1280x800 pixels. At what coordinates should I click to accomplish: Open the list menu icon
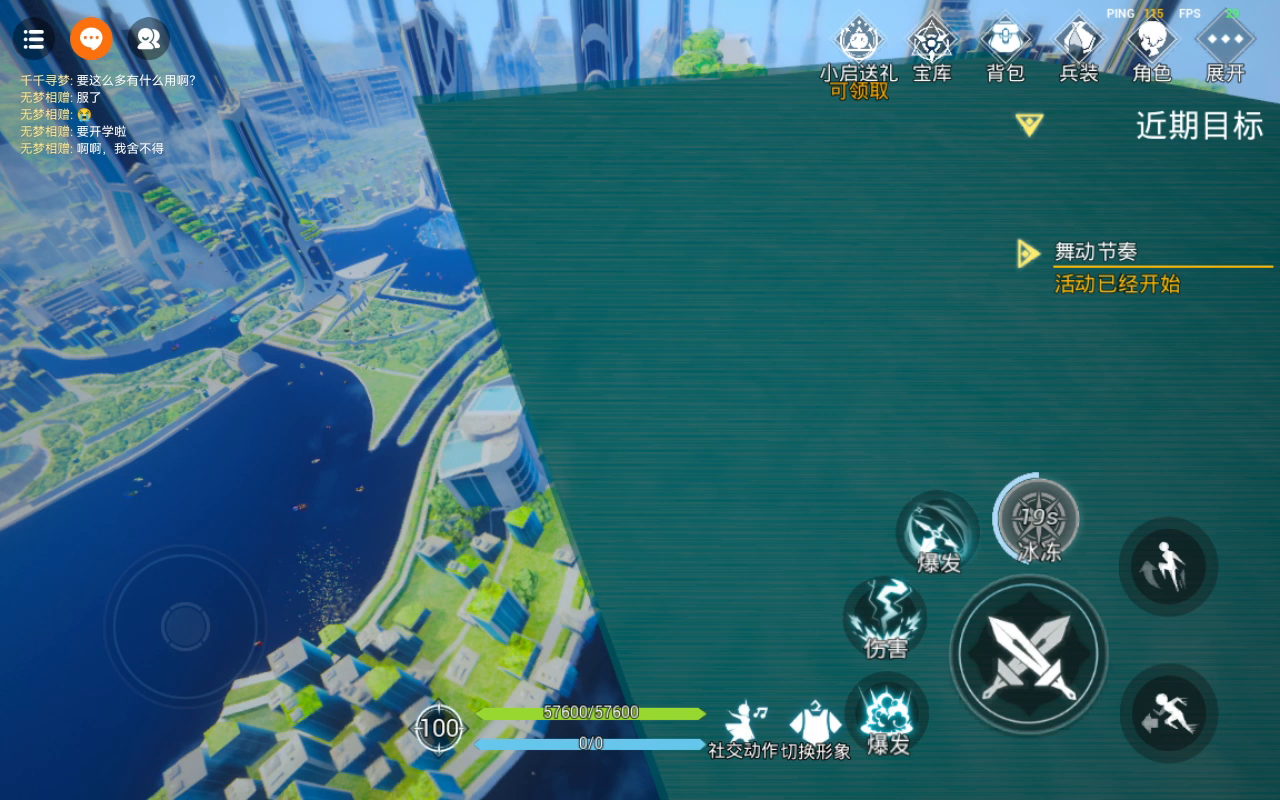pos(33,39)
